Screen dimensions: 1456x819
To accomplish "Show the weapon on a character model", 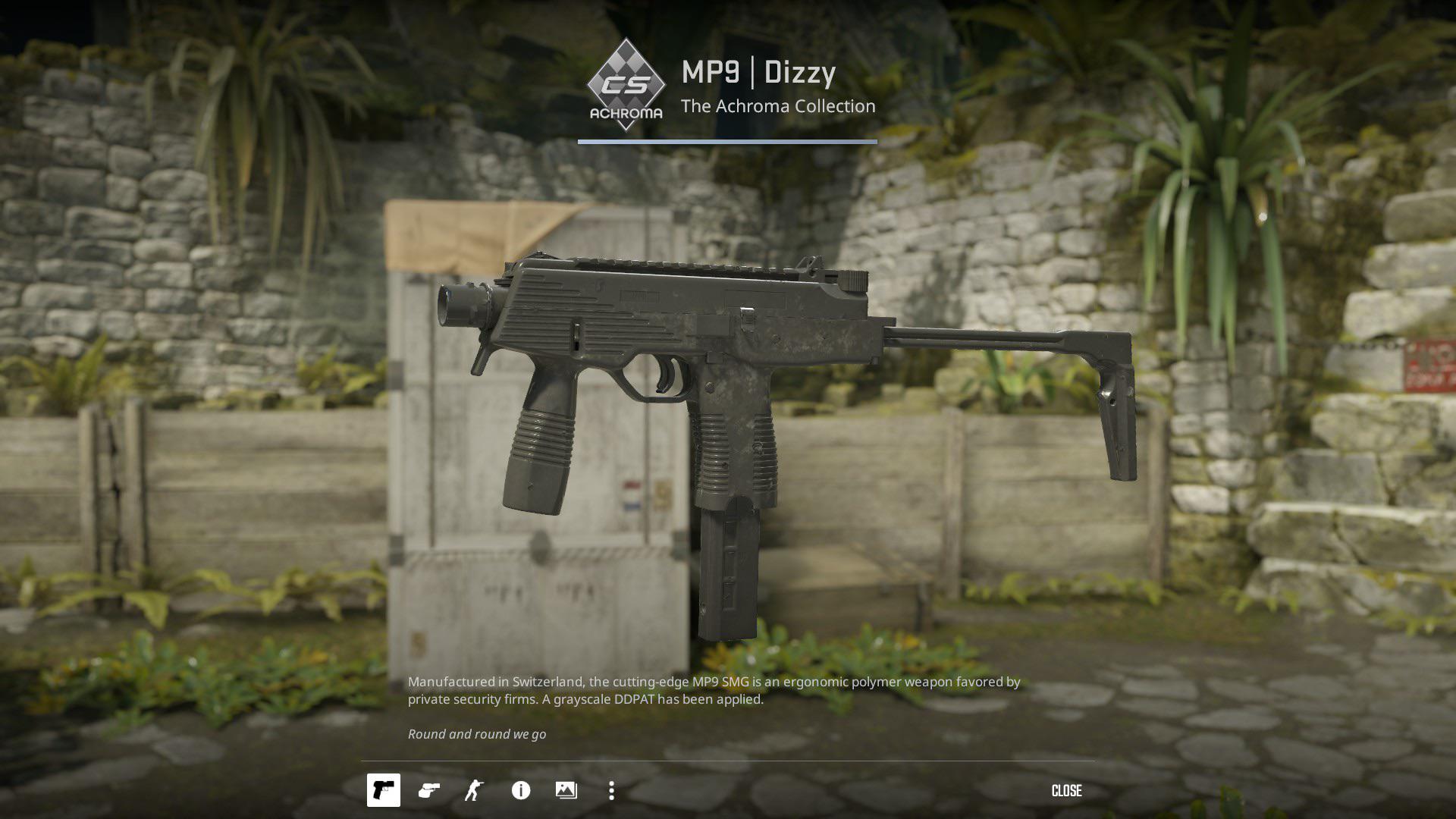I will (x=474, y=791).
